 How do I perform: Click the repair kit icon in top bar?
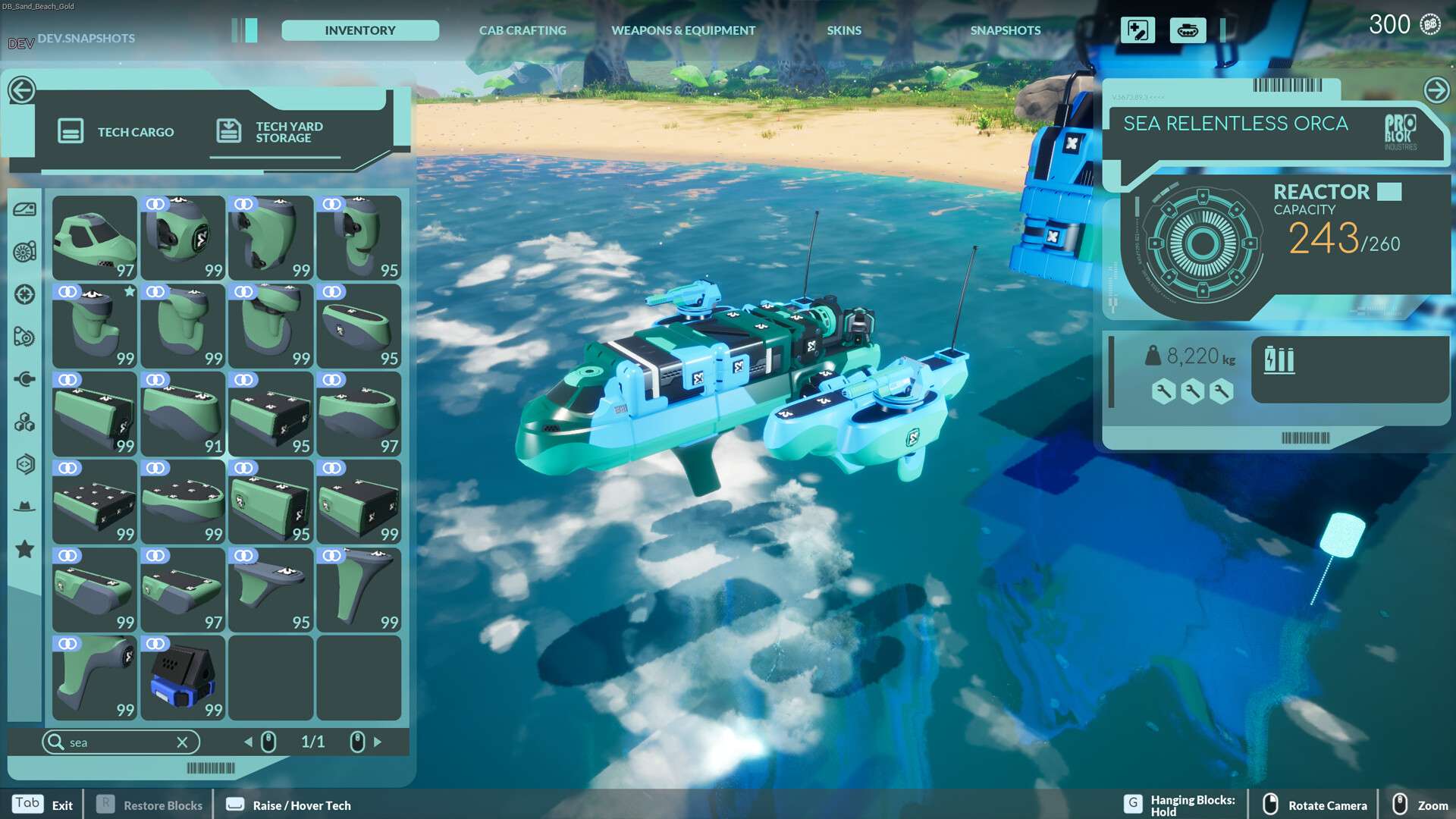(x=1137, y=30)
